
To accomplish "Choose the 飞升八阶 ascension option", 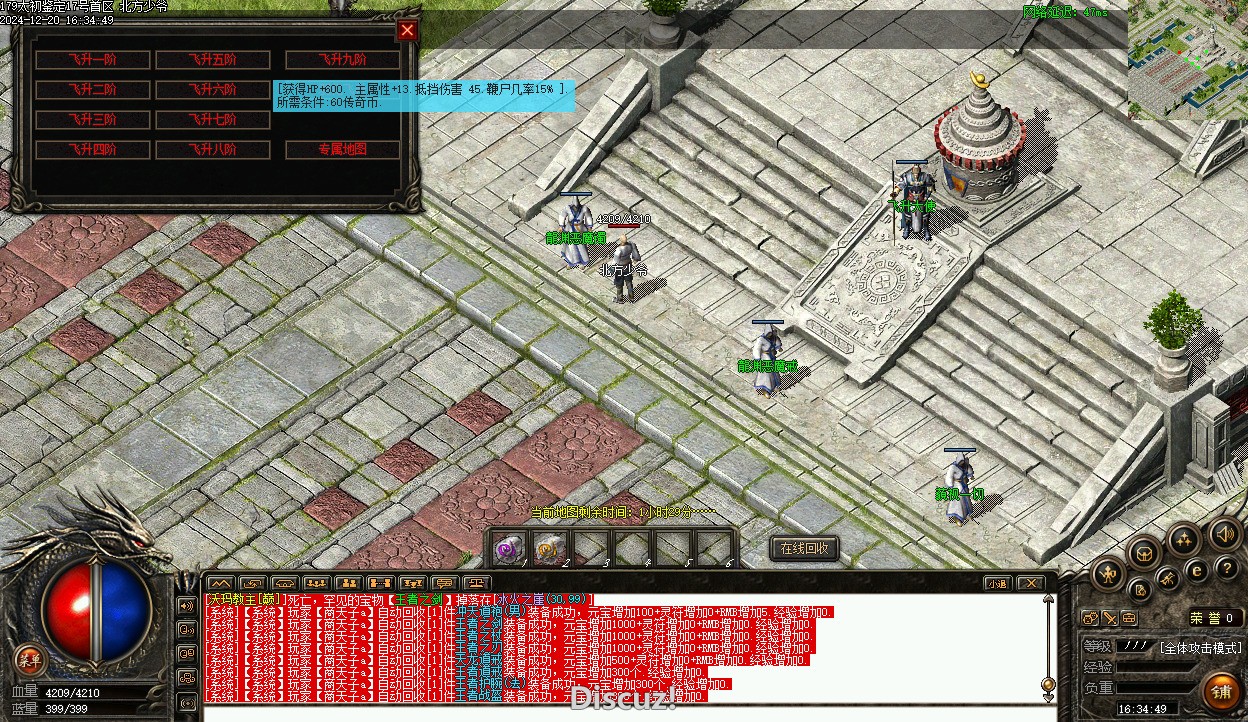I will (212, 150).
